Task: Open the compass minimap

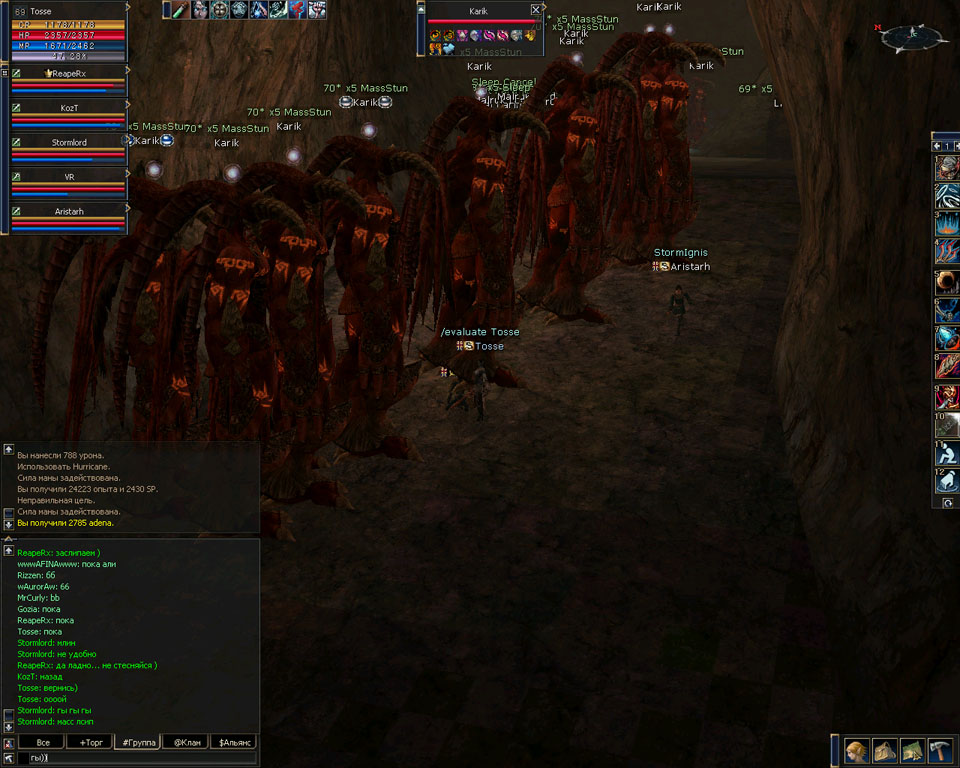Action: tap(913, 37)
